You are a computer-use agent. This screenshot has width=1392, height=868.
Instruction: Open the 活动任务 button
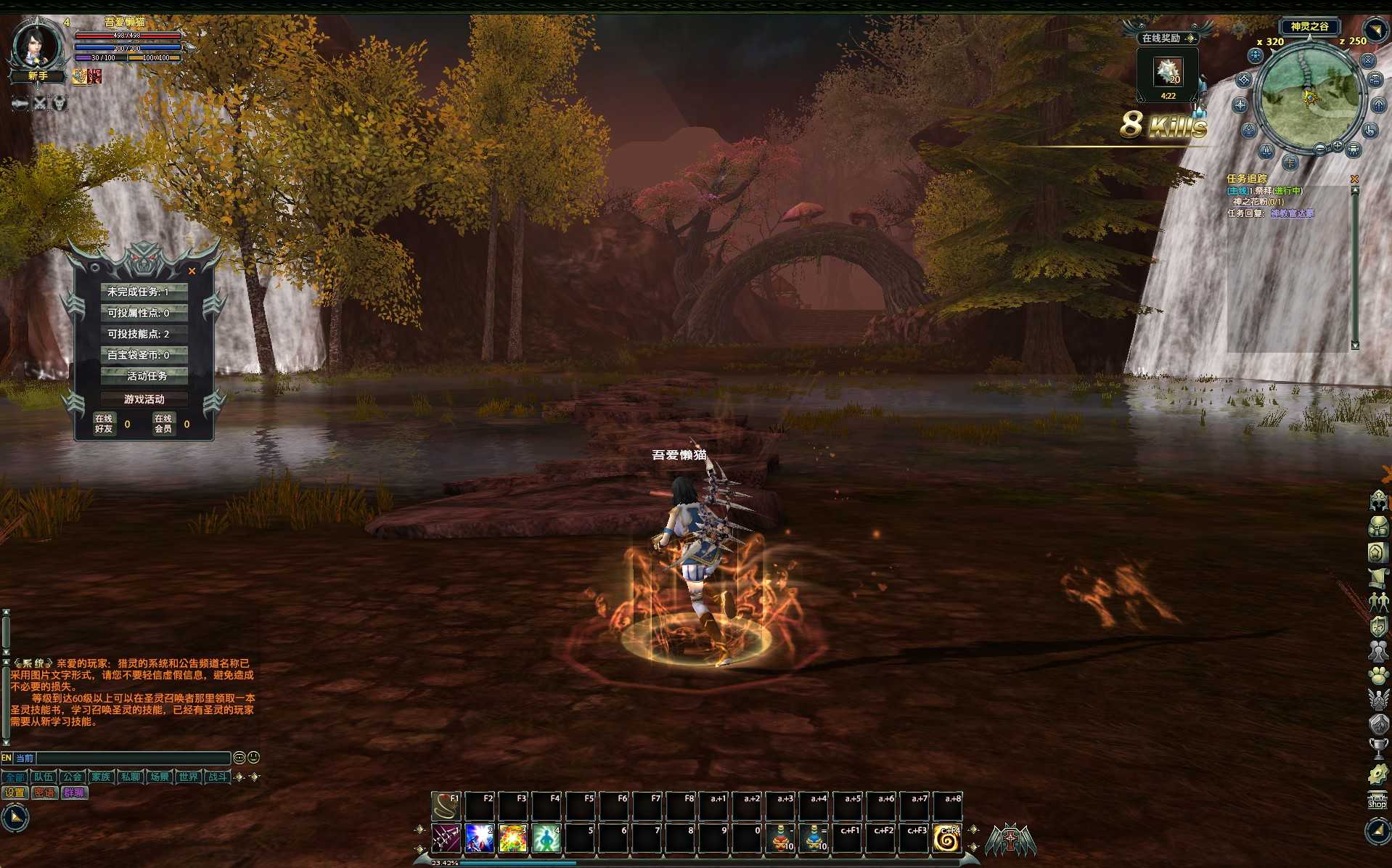[x=144, y=376]
